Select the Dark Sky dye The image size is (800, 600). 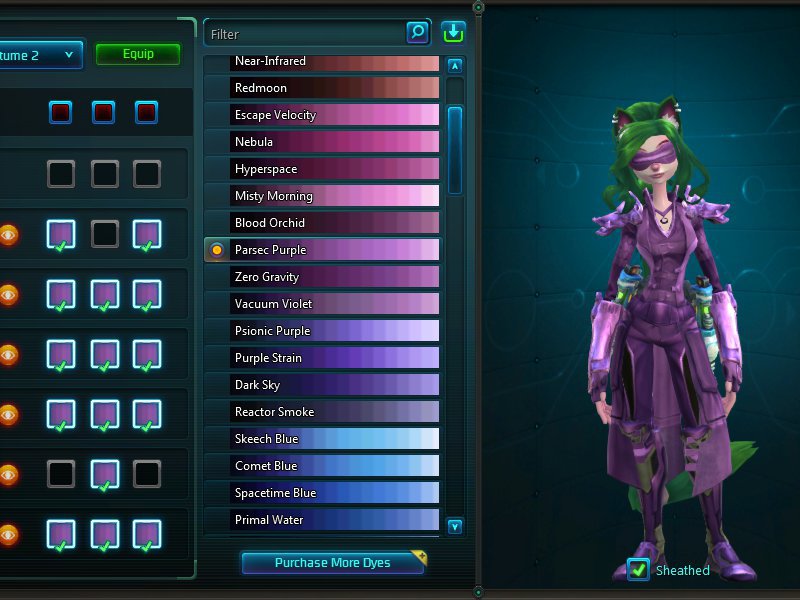(x=322, y=385)
